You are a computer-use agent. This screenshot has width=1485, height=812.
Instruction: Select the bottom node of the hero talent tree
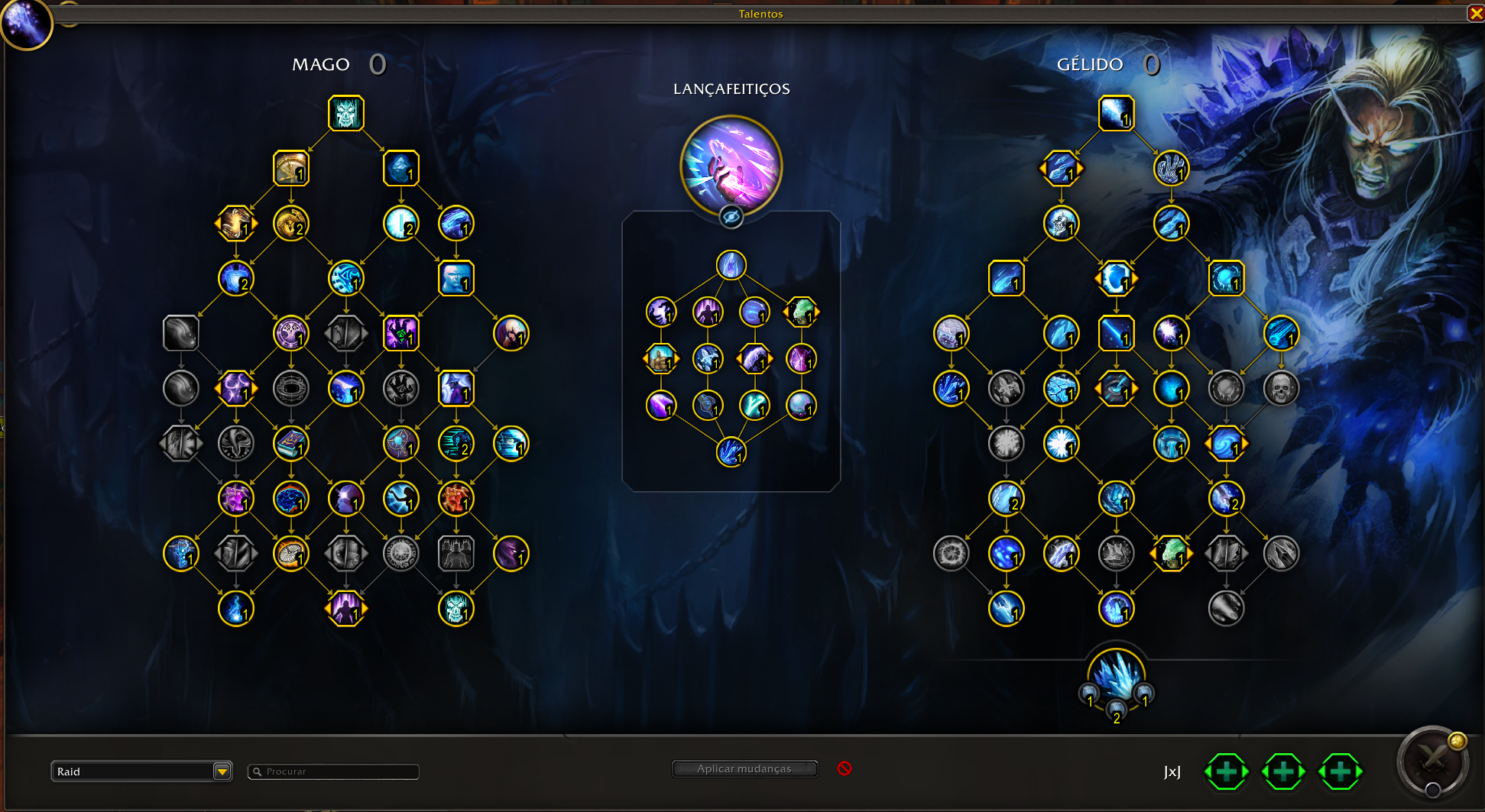click(x=731, y=452)
